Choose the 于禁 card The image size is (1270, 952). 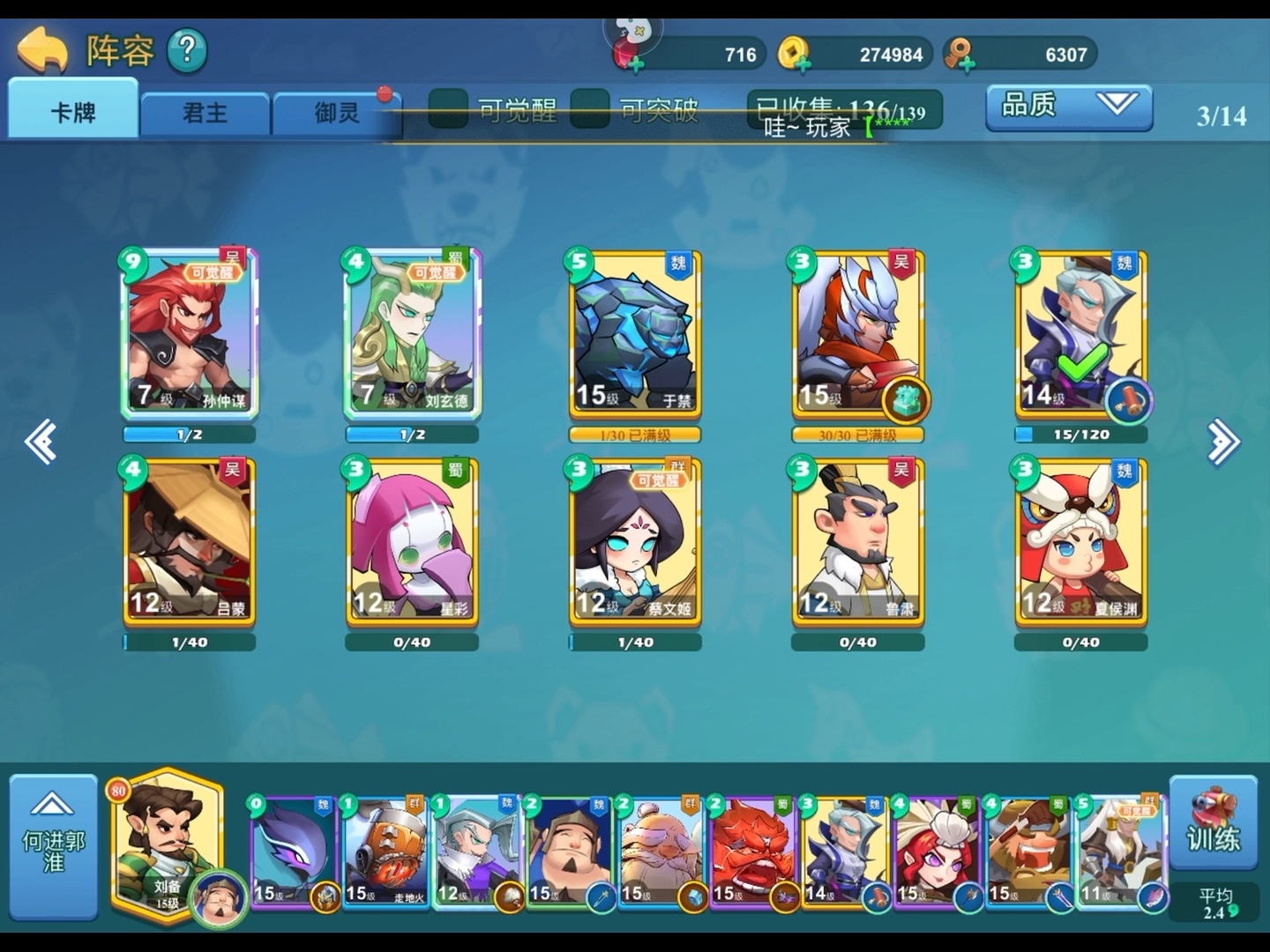[635, 333]
